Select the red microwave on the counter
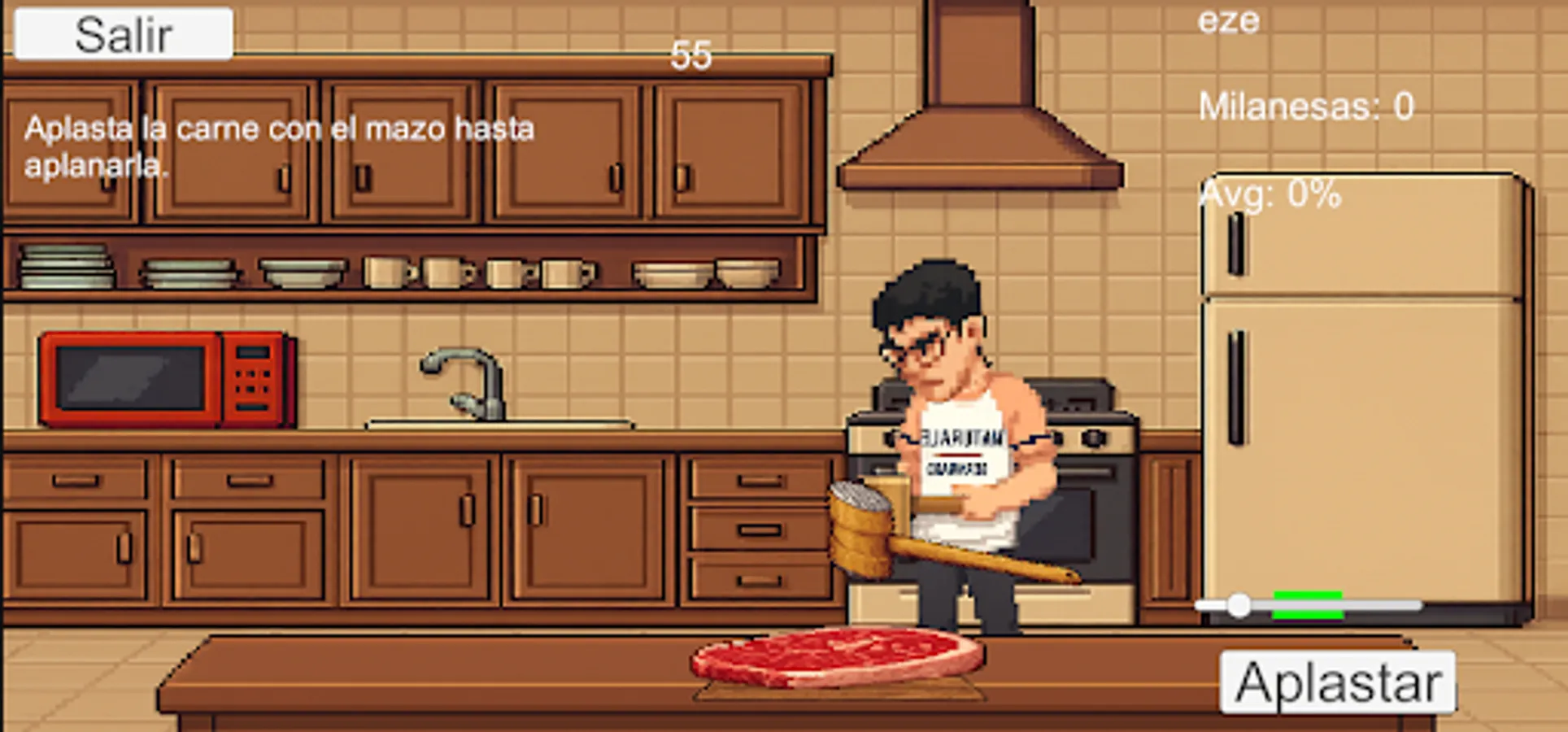This screenshot has width=1568, height=732. [163, 378]
